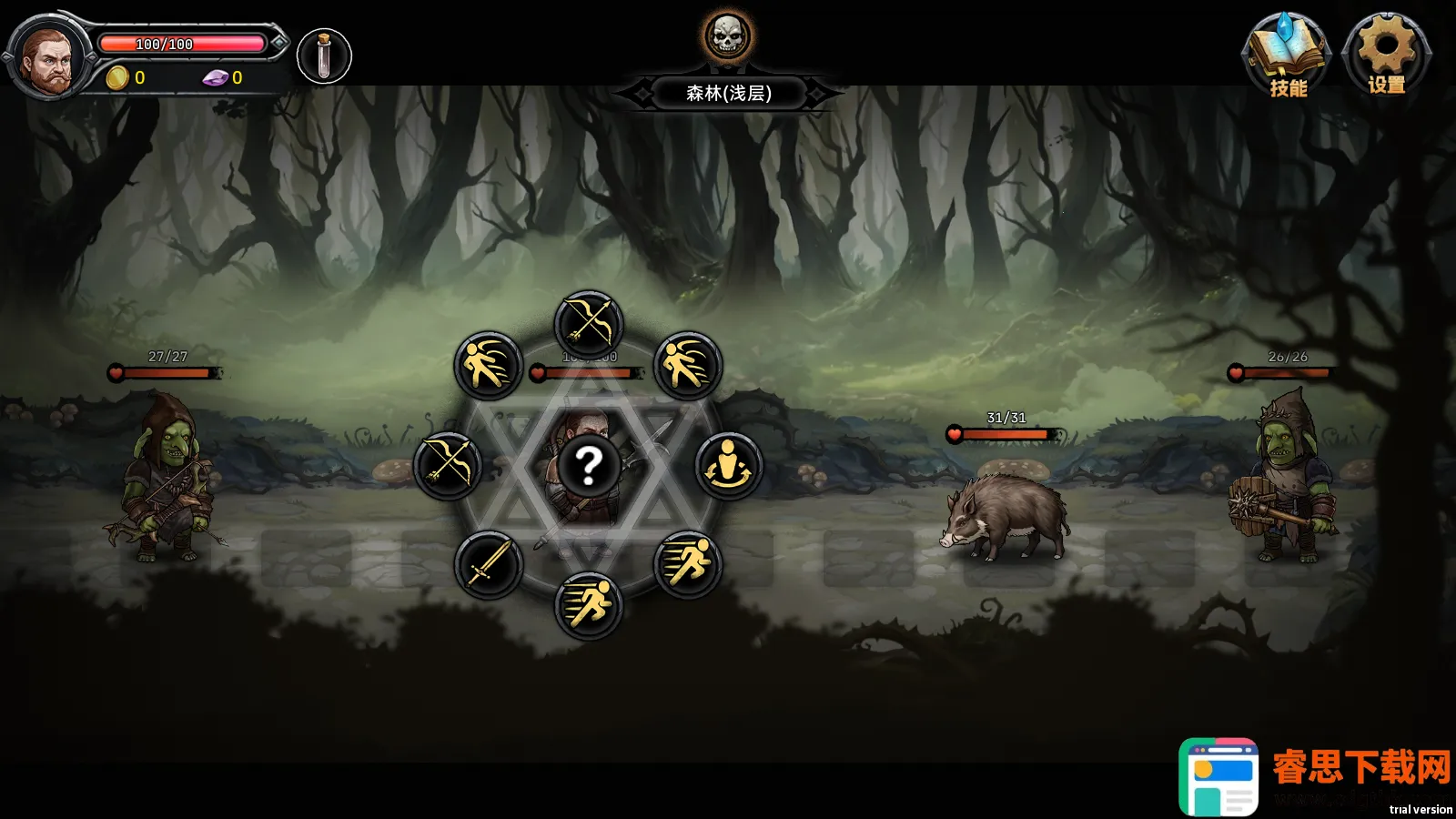Select the sword attack action
Image resolution: width=1456 pixels, height=819 pixels.
tap(489, 565)
